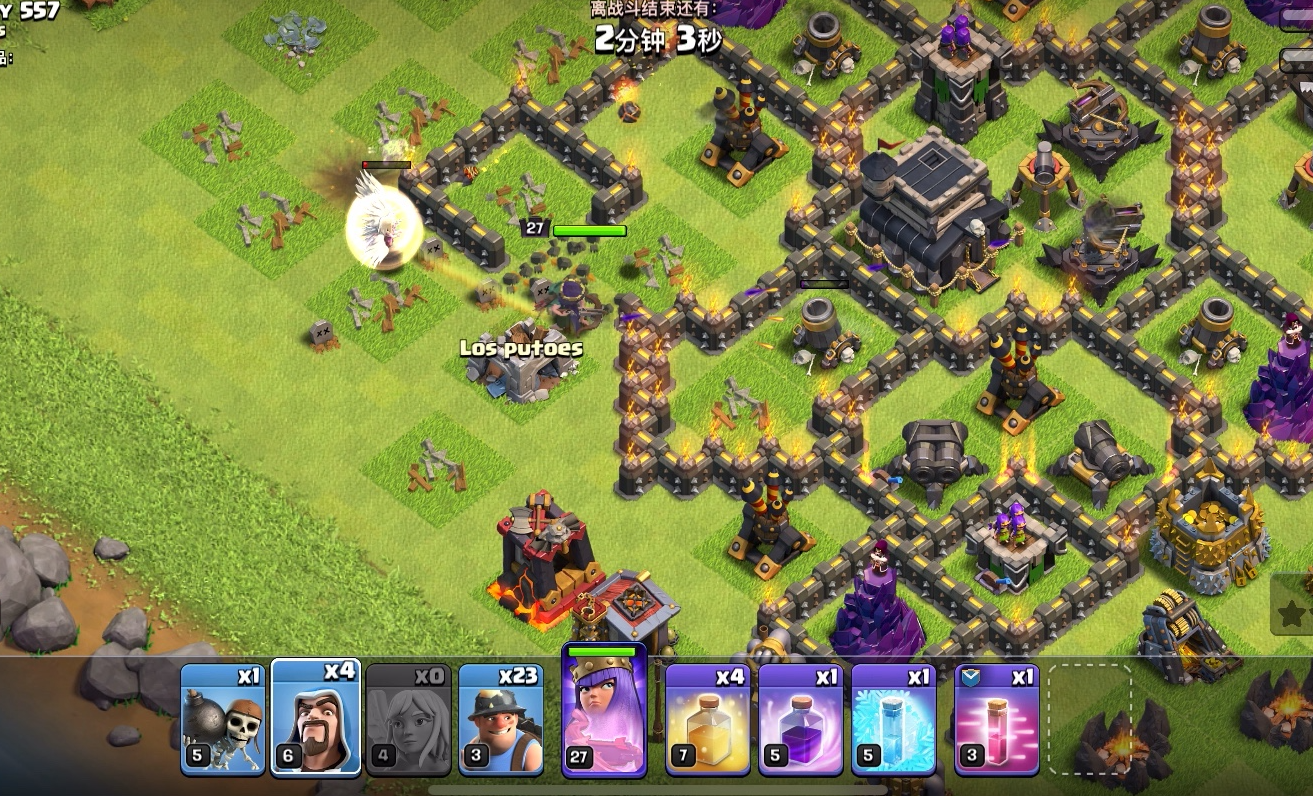Select the Miner troop card
The image size is (1313, 796).
click(501, 718)
